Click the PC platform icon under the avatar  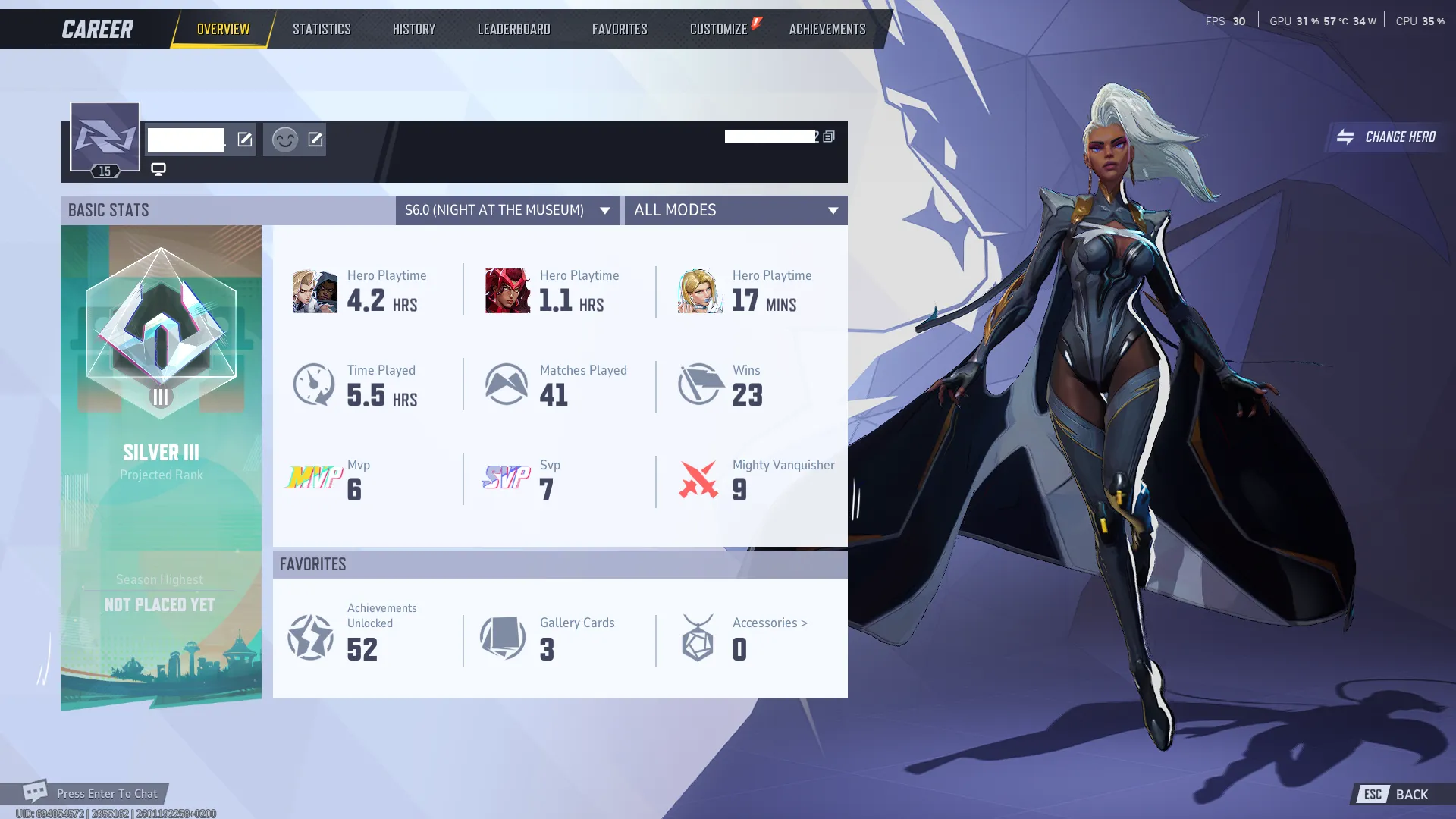click(158, 169)
